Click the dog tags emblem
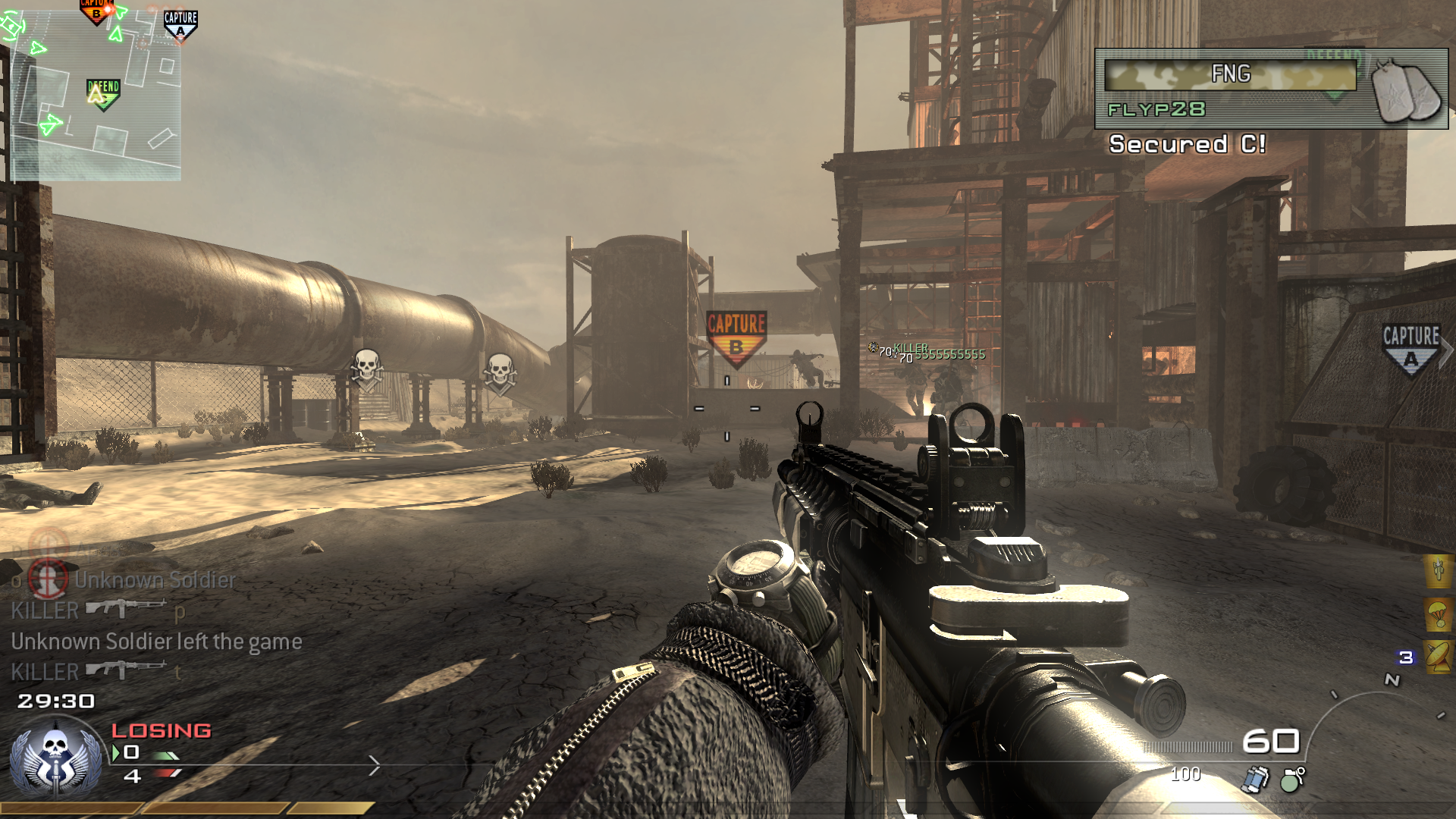This screenshot has height=819, width=1456. point(1407,91)
